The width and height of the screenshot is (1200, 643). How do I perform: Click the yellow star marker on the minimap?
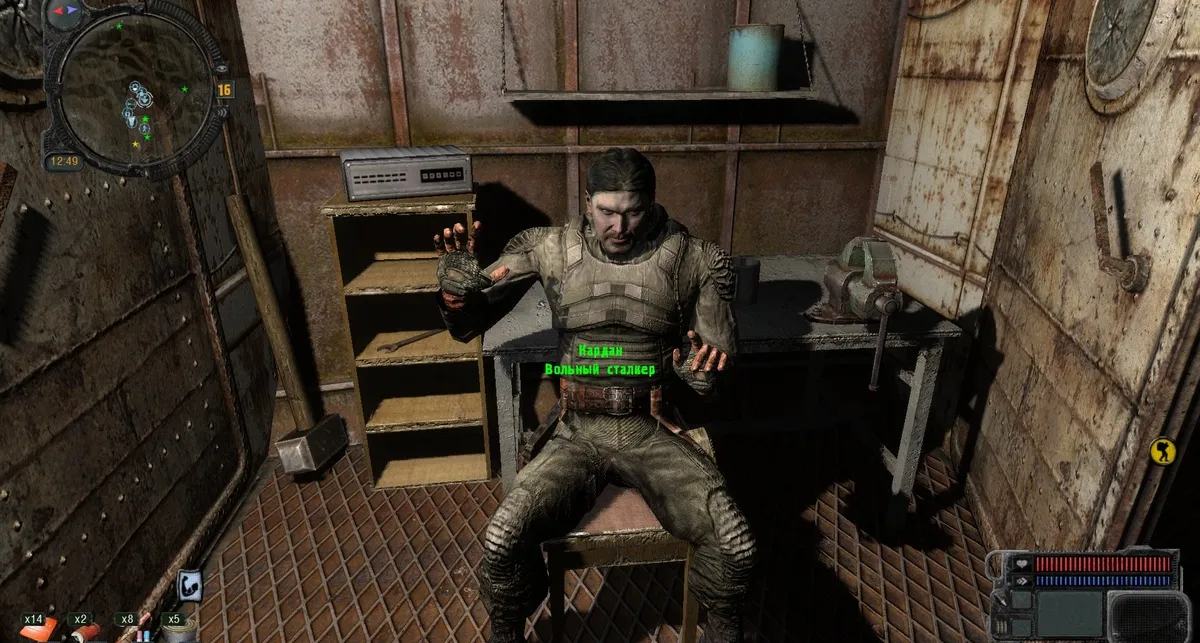coord(136,145)
